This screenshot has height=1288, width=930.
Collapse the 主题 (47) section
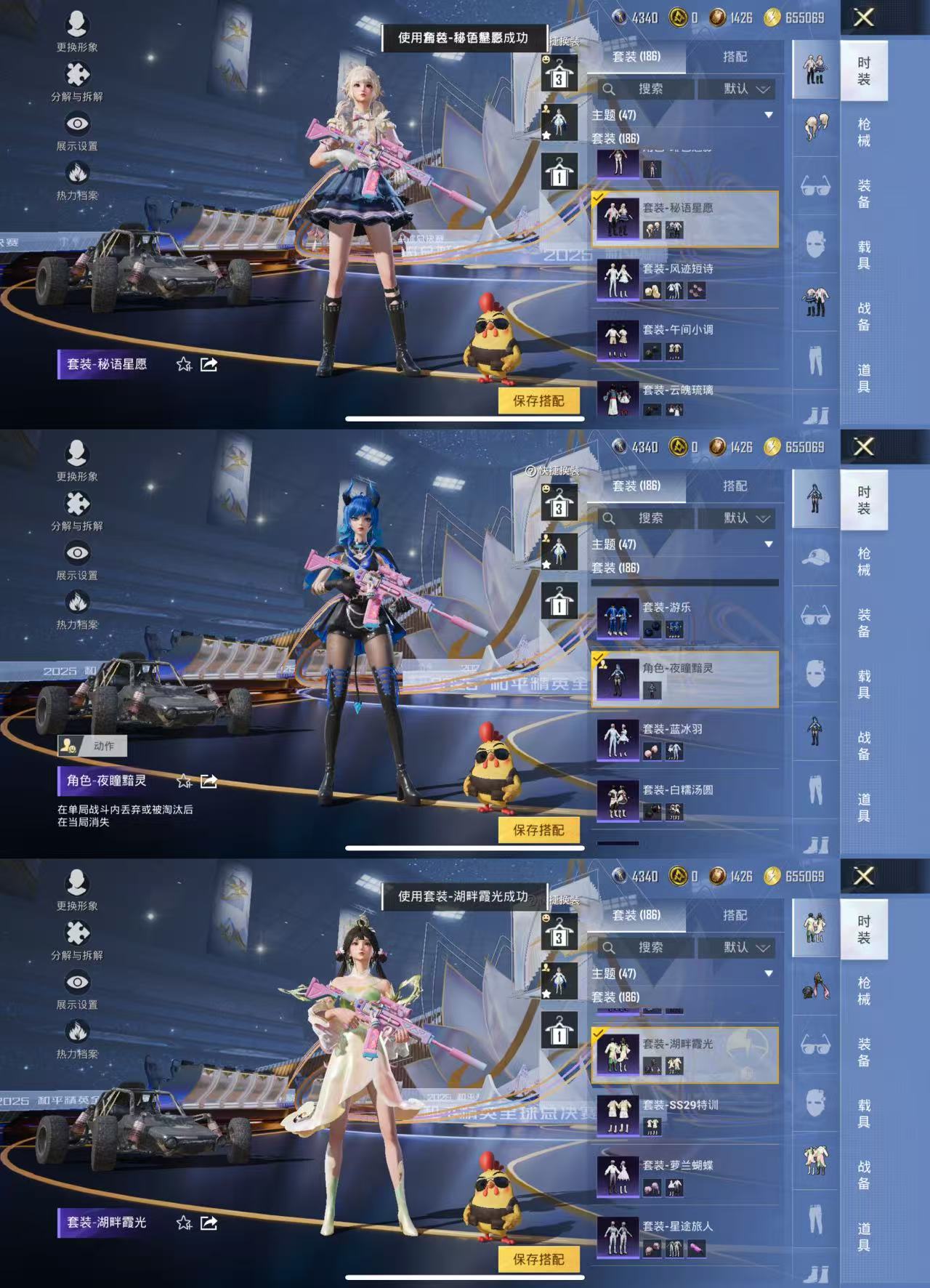click(769, 115)
